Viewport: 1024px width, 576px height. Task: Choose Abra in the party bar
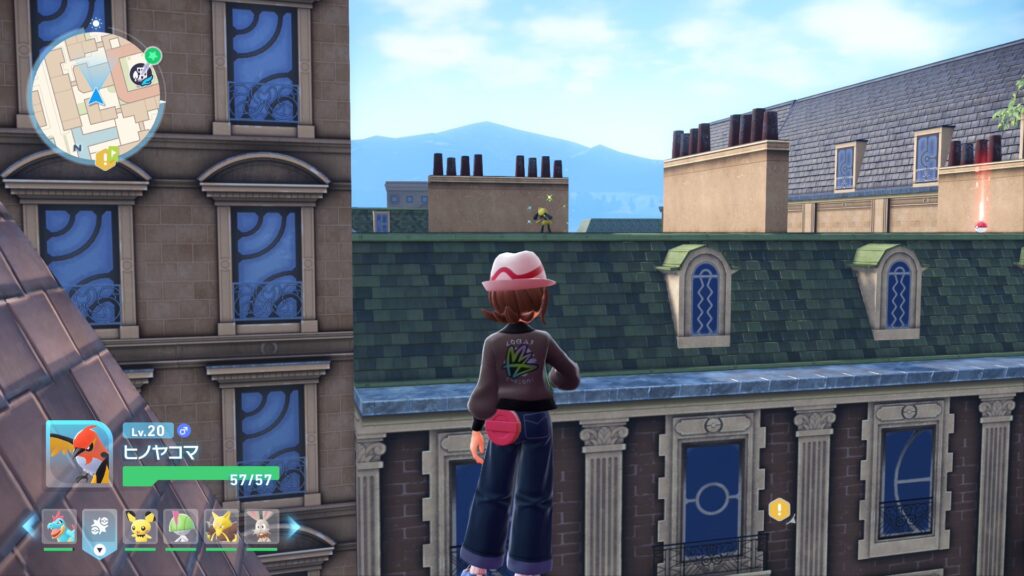tap(221, 526)
